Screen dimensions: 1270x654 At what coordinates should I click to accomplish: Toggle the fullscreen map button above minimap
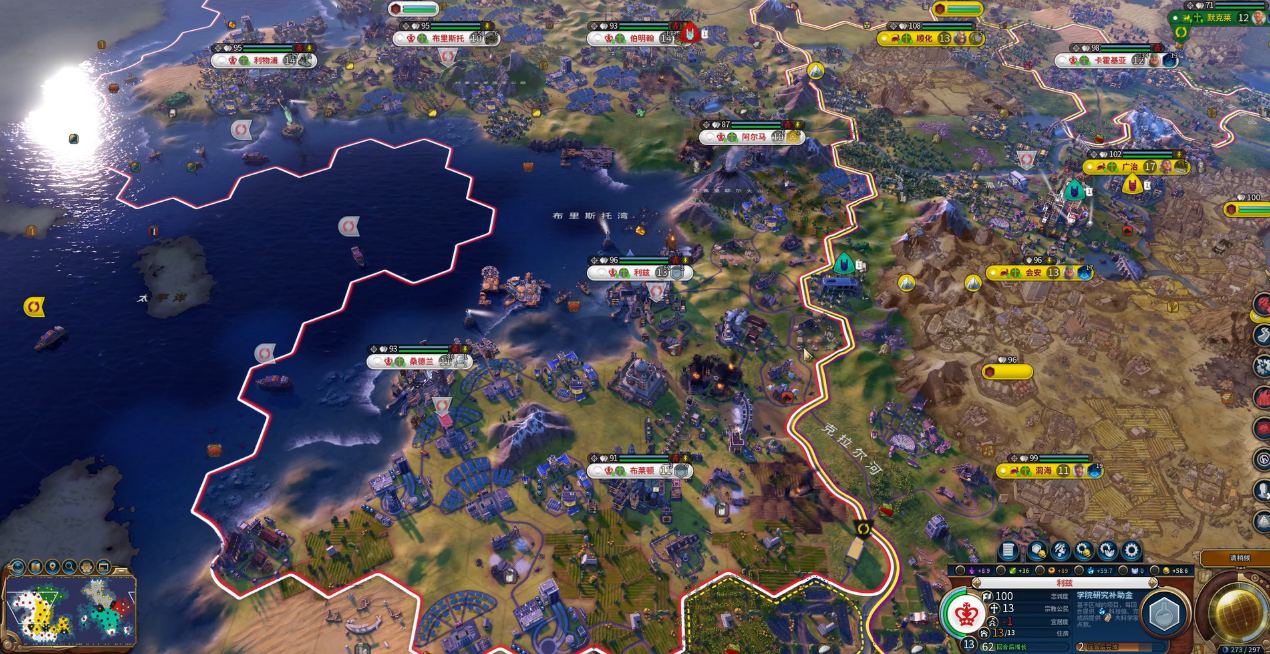point(106,567)
